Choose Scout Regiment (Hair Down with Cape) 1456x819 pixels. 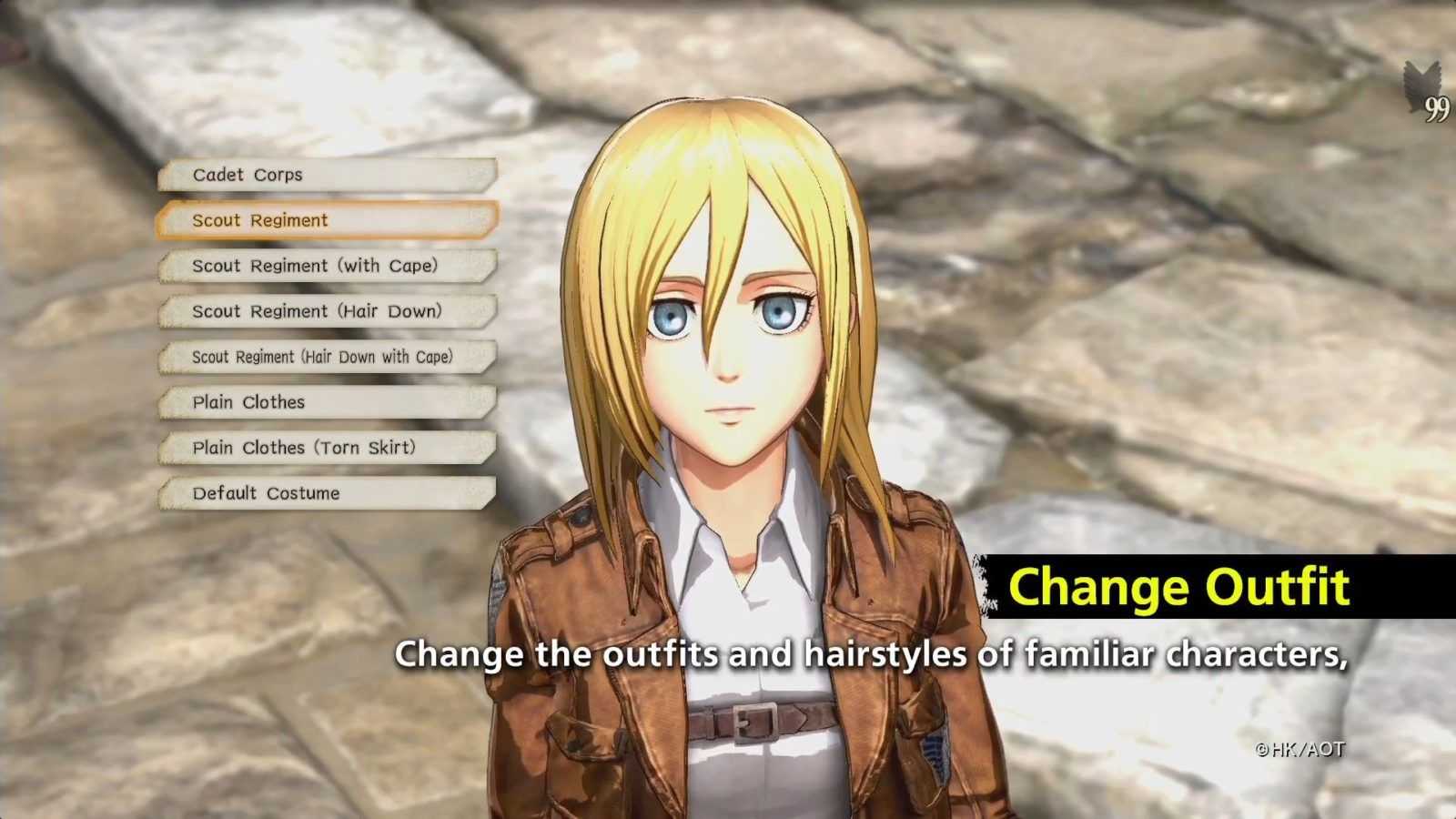tap(328, 357)
